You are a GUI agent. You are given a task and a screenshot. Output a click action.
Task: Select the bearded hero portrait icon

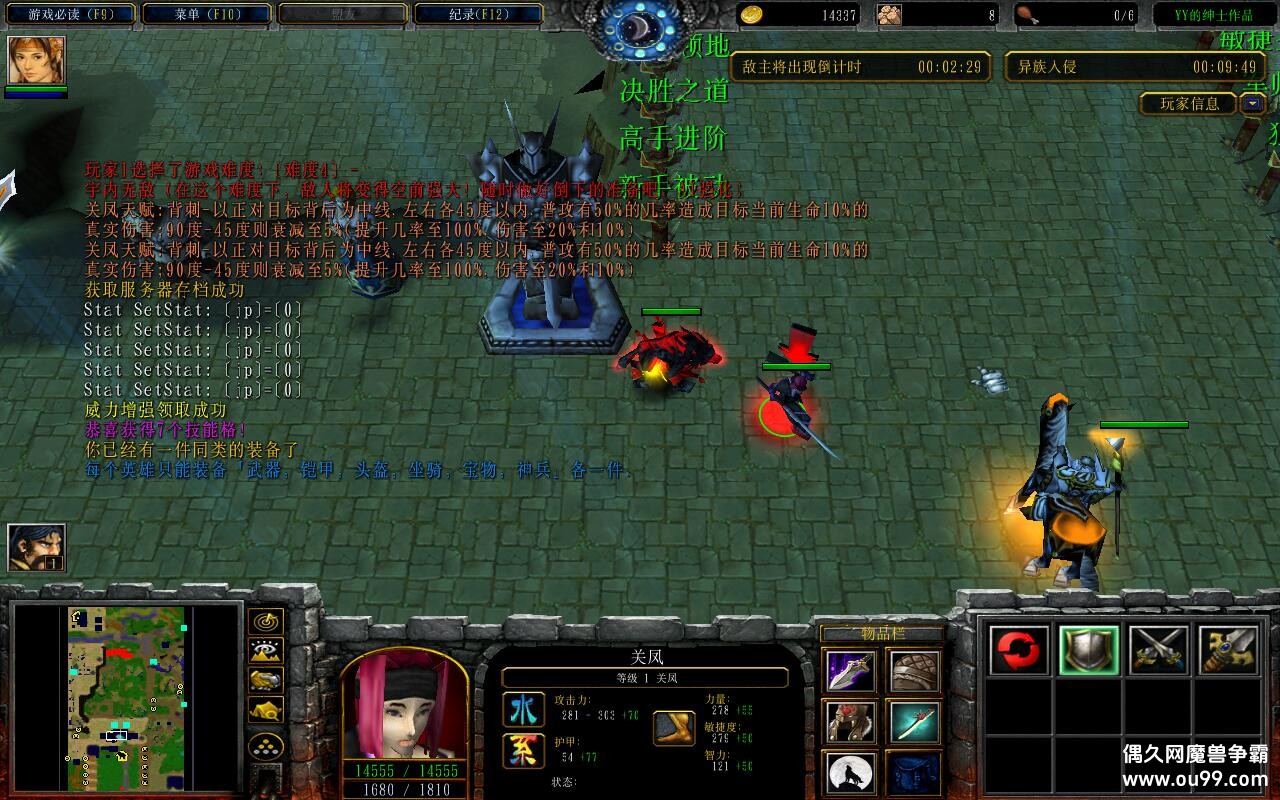pyautogui.click(x=37, y=548)
